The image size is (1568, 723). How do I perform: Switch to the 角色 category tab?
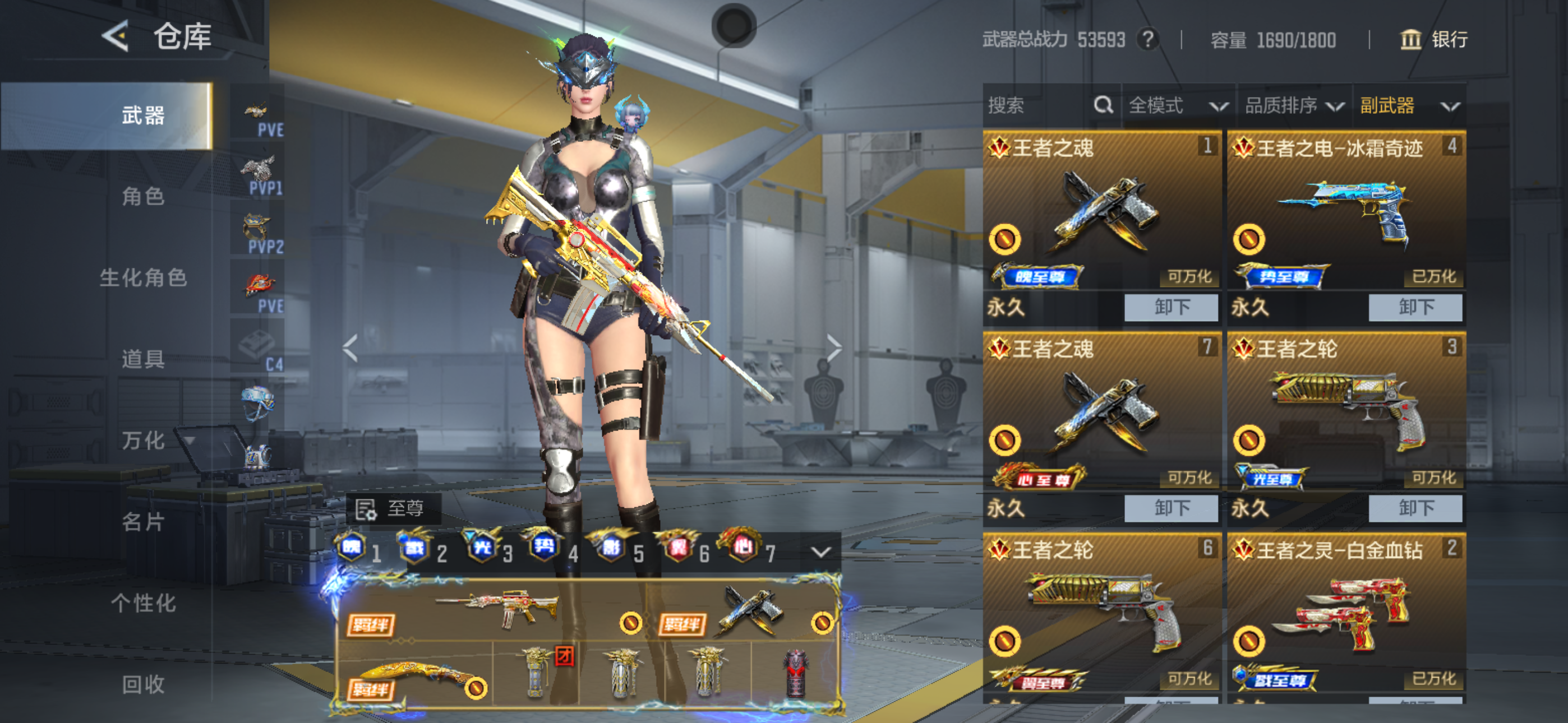click(143, 197)
